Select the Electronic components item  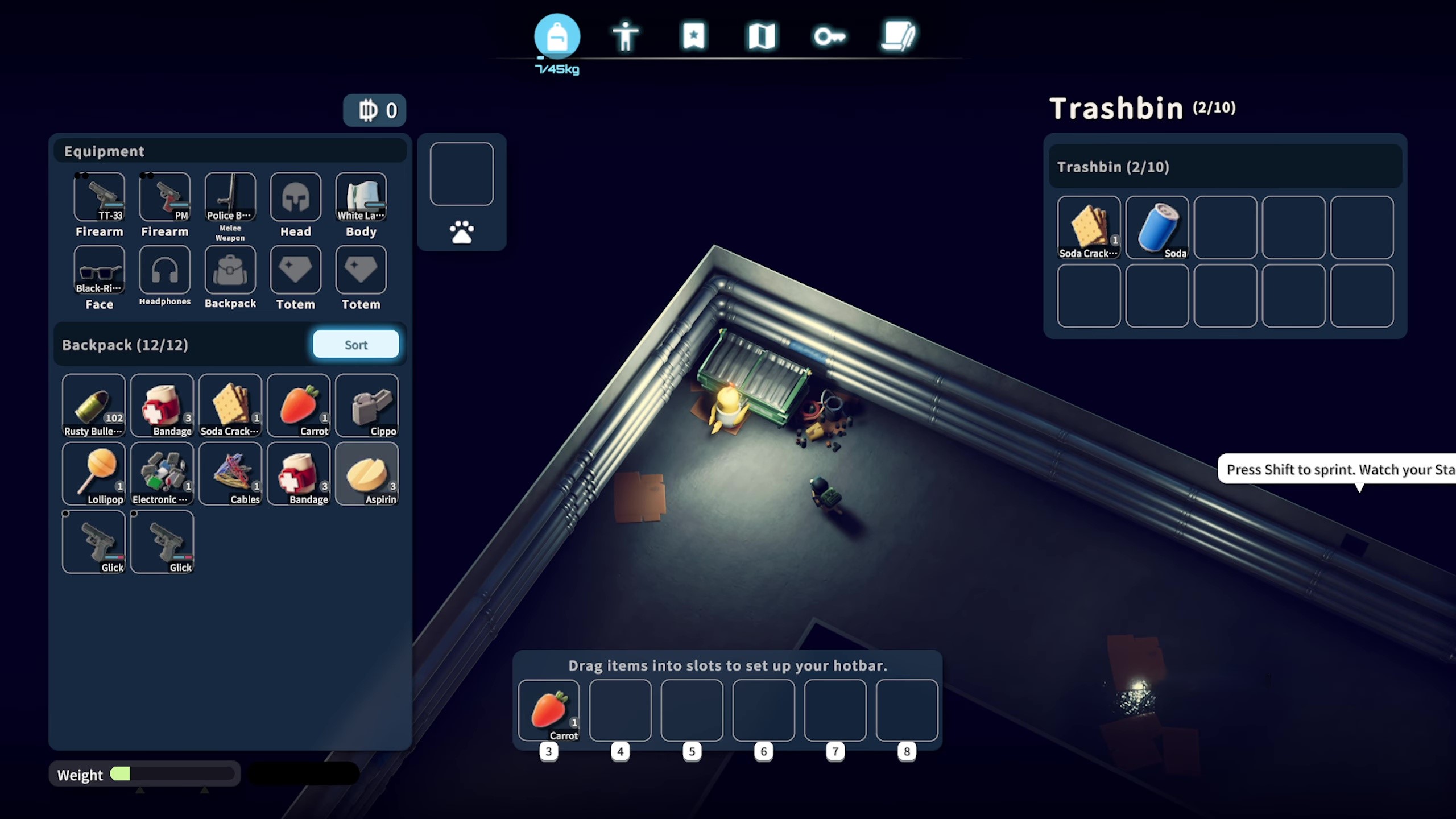[x=162, y=473]
